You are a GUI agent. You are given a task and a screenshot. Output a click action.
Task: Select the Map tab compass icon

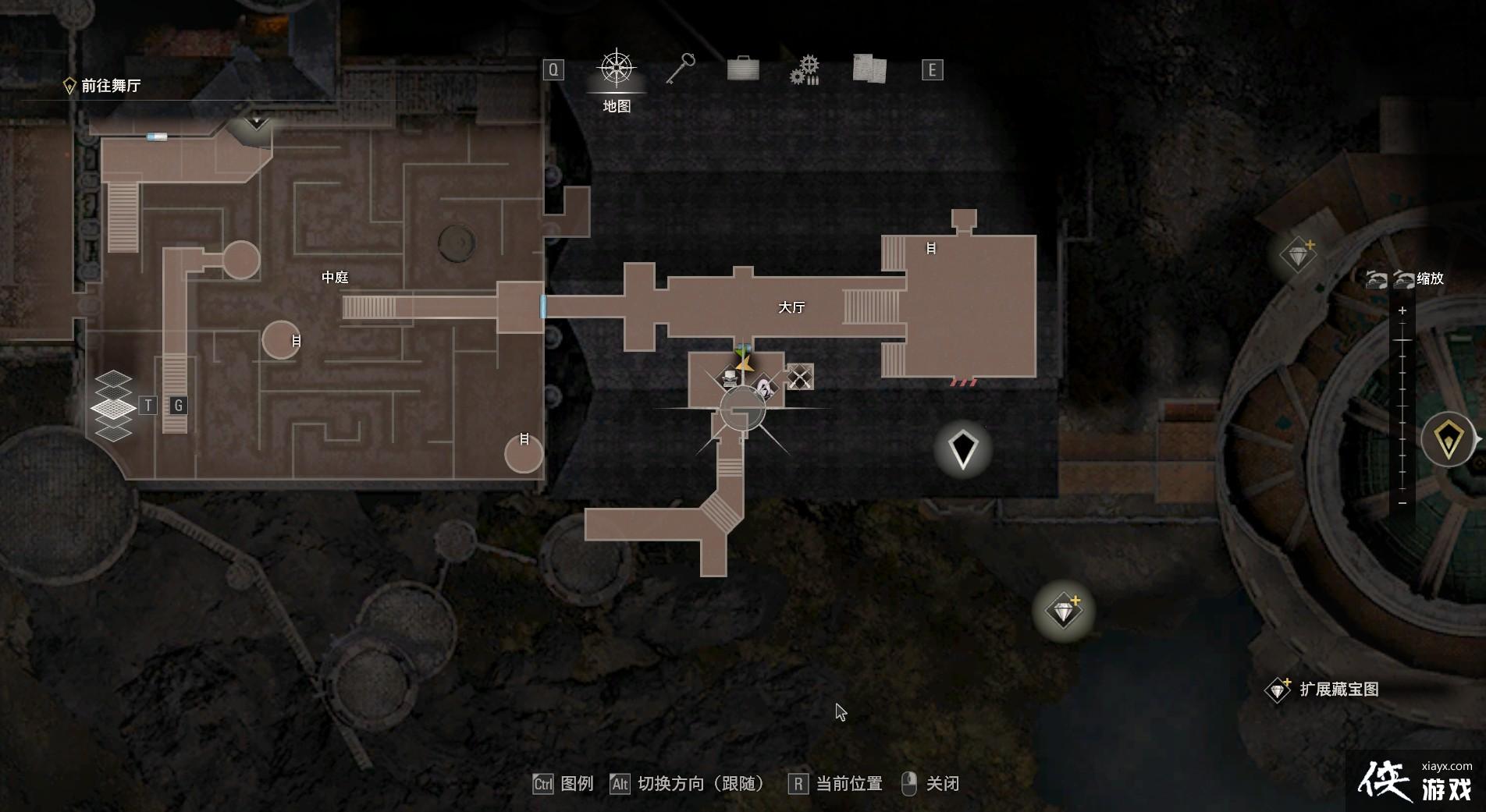coord(617,69)
